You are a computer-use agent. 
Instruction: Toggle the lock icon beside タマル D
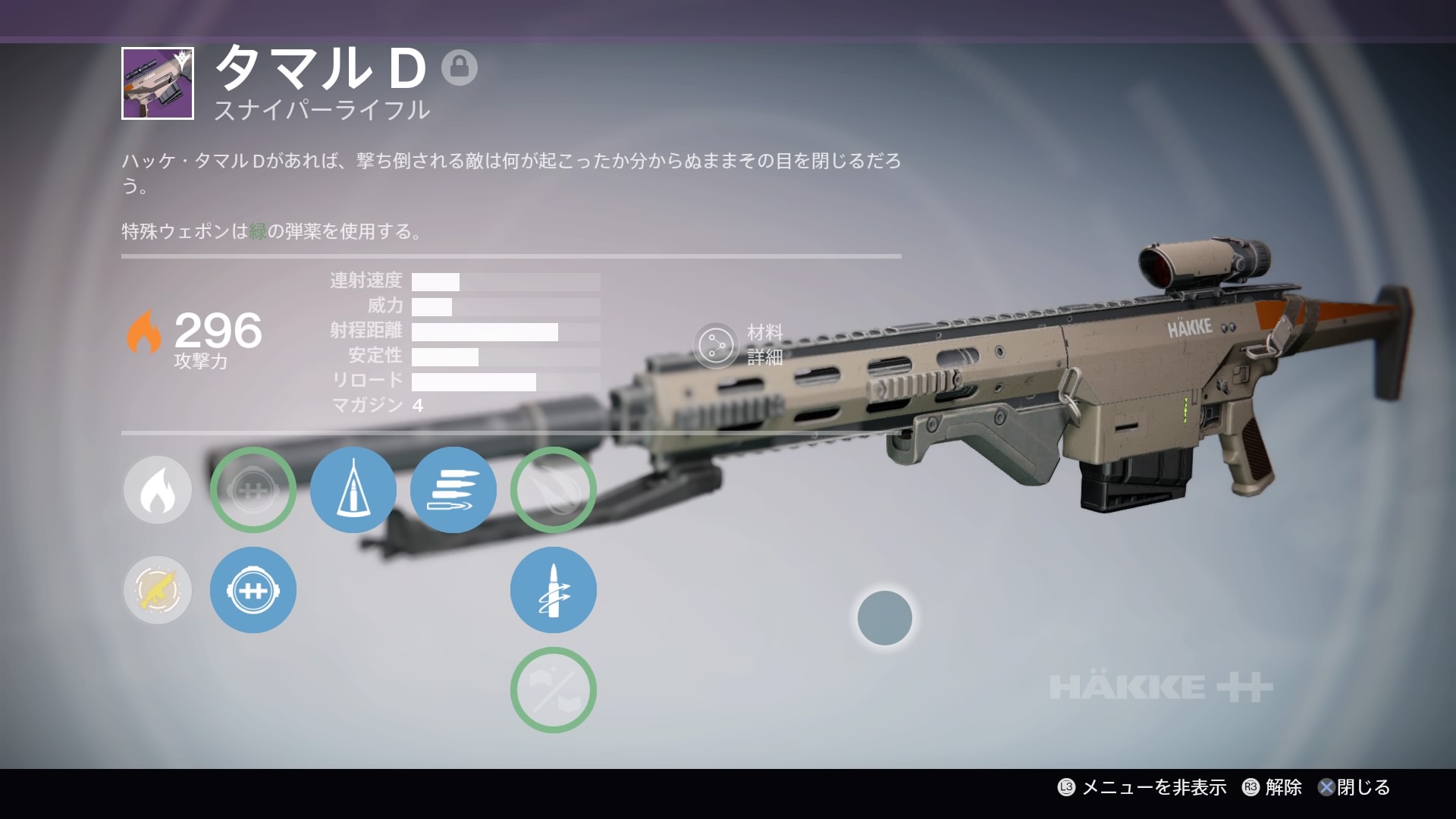pyautogui.click(x=460, y=67)
